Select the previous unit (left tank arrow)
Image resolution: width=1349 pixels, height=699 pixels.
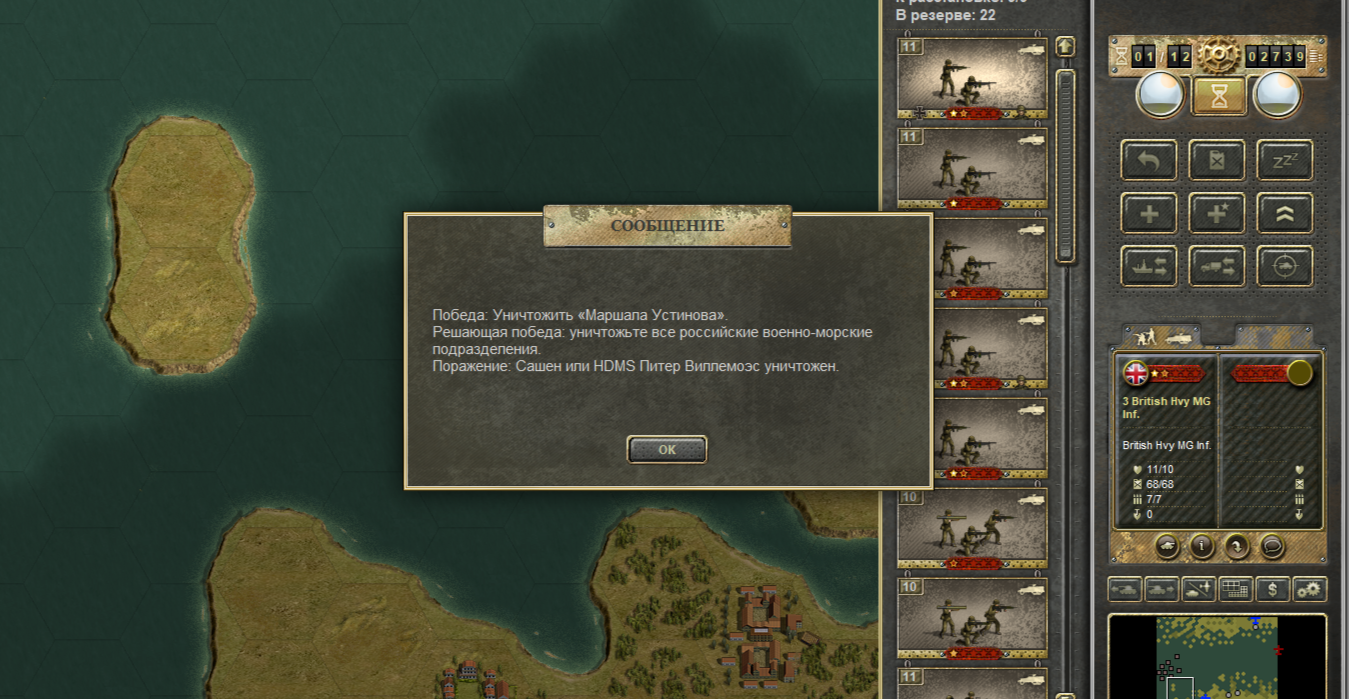pos(1125,590)
